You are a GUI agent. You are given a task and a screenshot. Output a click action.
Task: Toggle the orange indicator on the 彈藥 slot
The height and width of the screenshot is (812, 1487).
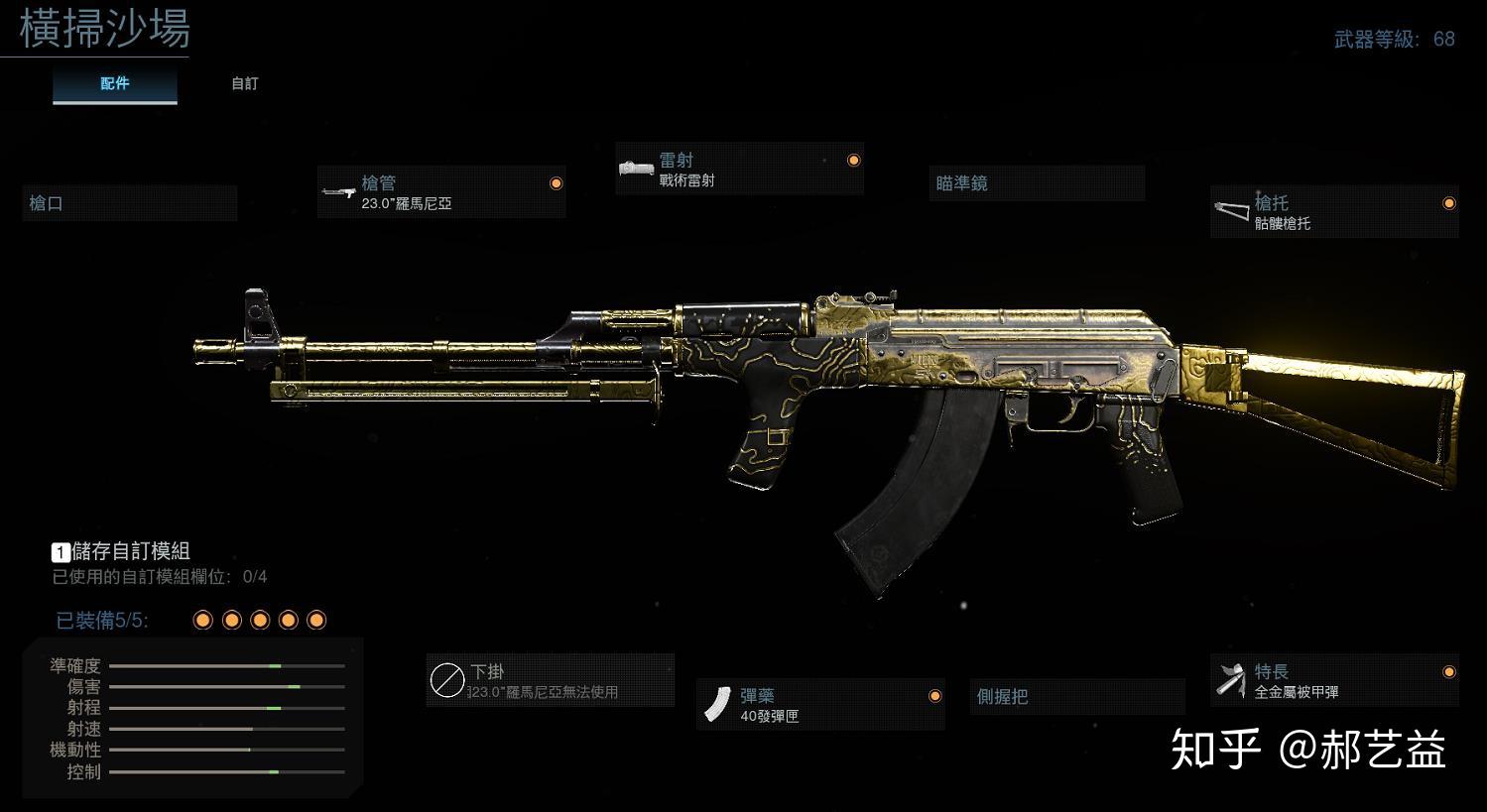(x=935, y=695)
